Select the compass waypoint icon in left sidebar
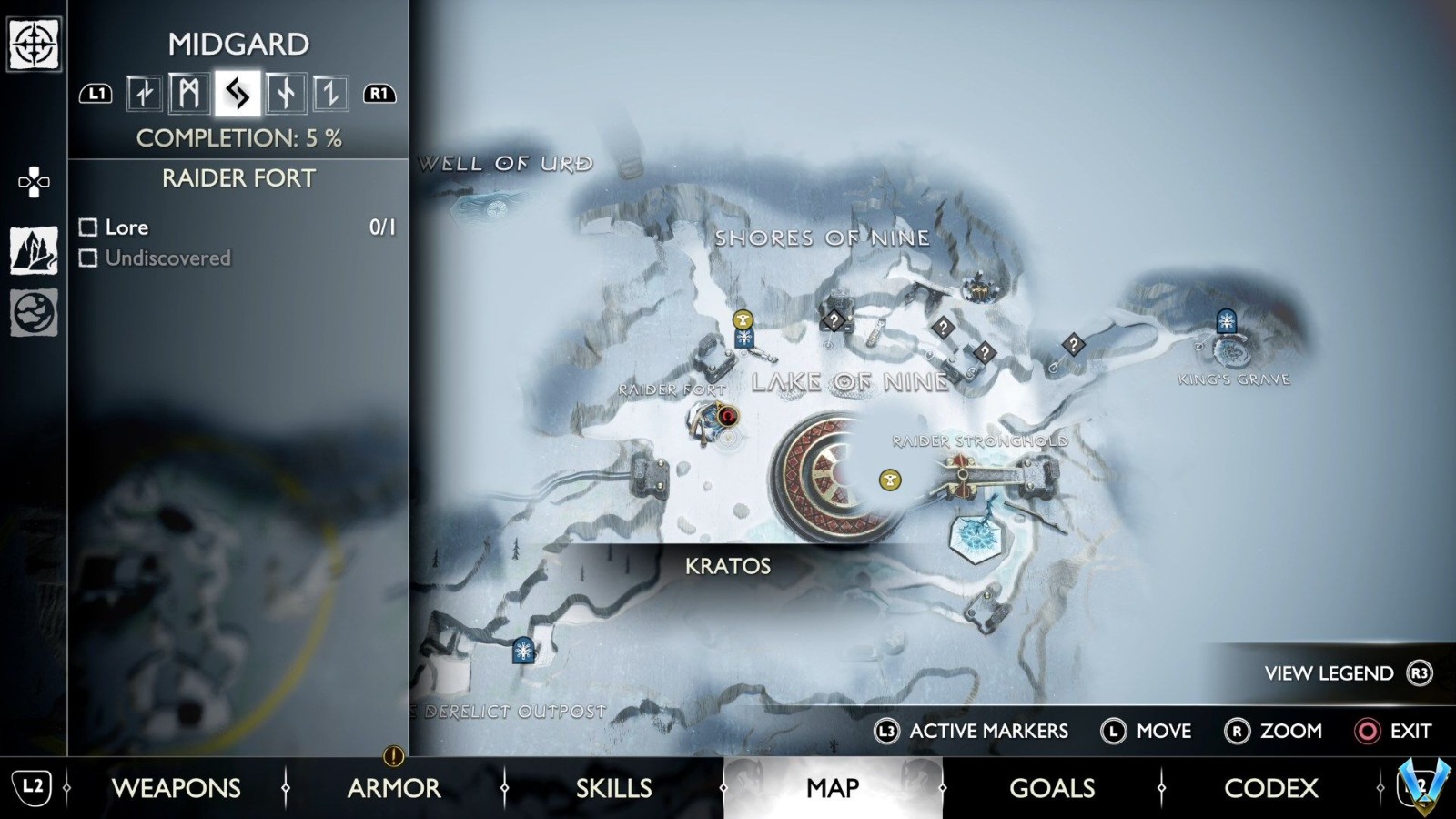Viewport: 1456px width, 819px height. [x=34, y=43]
